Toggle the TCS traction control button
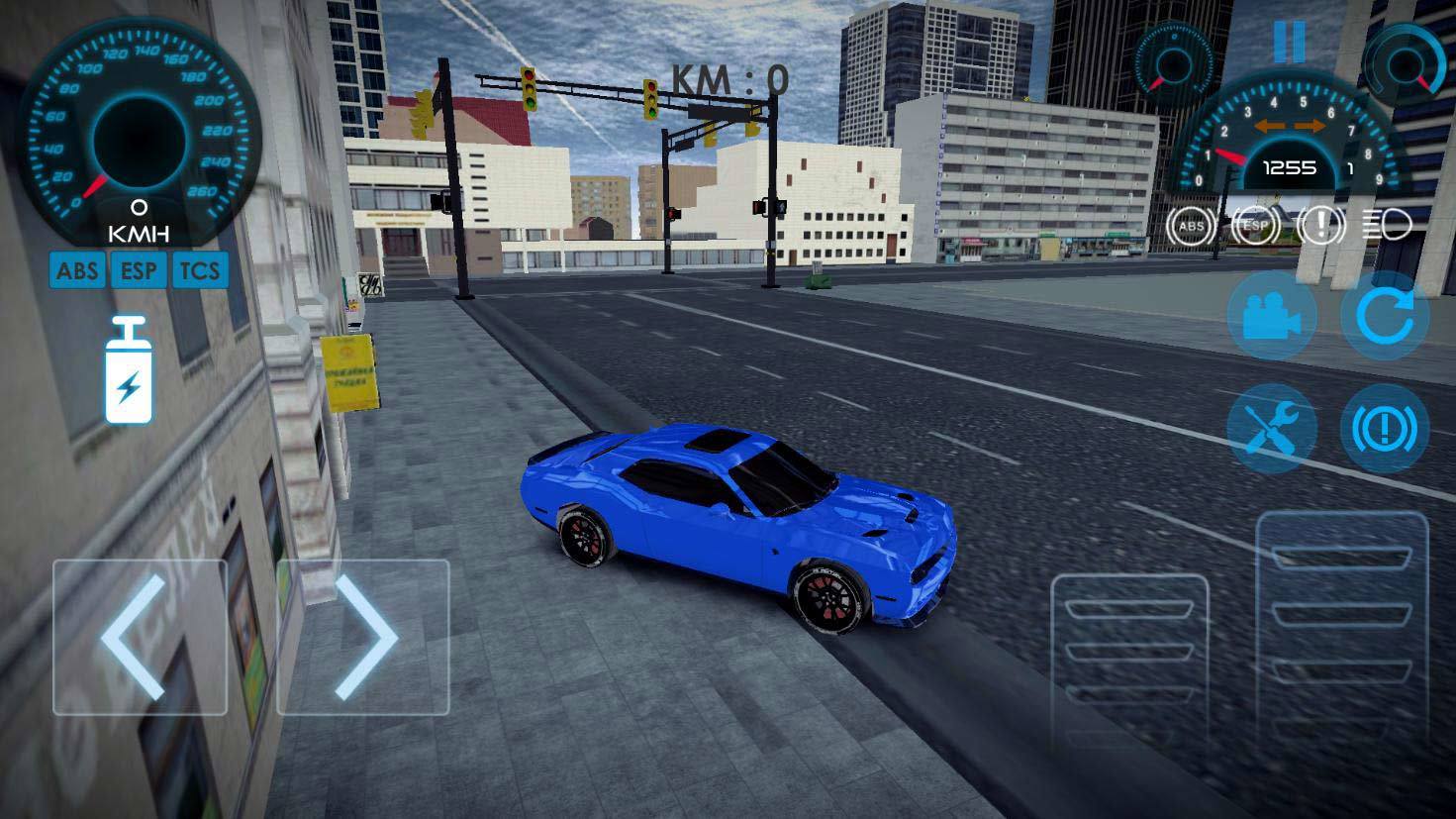 click(200, 270)
